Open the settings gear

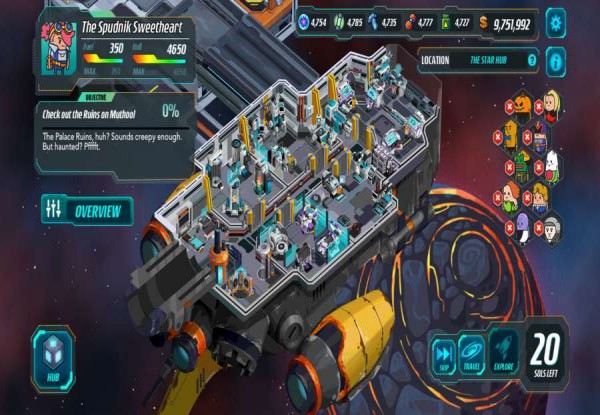pos(556,23)
